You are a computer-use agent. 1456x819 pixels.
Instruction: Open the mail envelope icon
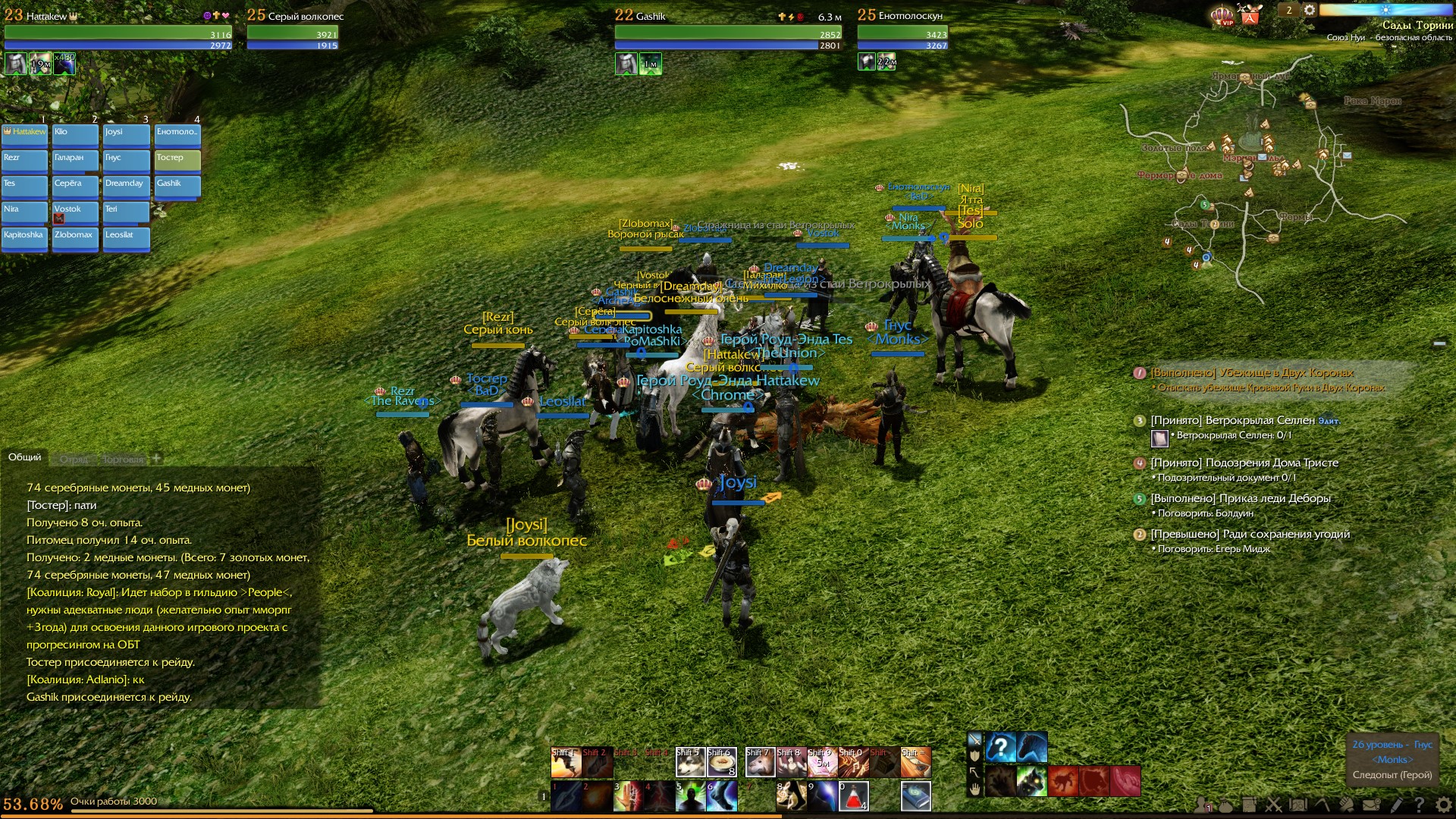1371,805
